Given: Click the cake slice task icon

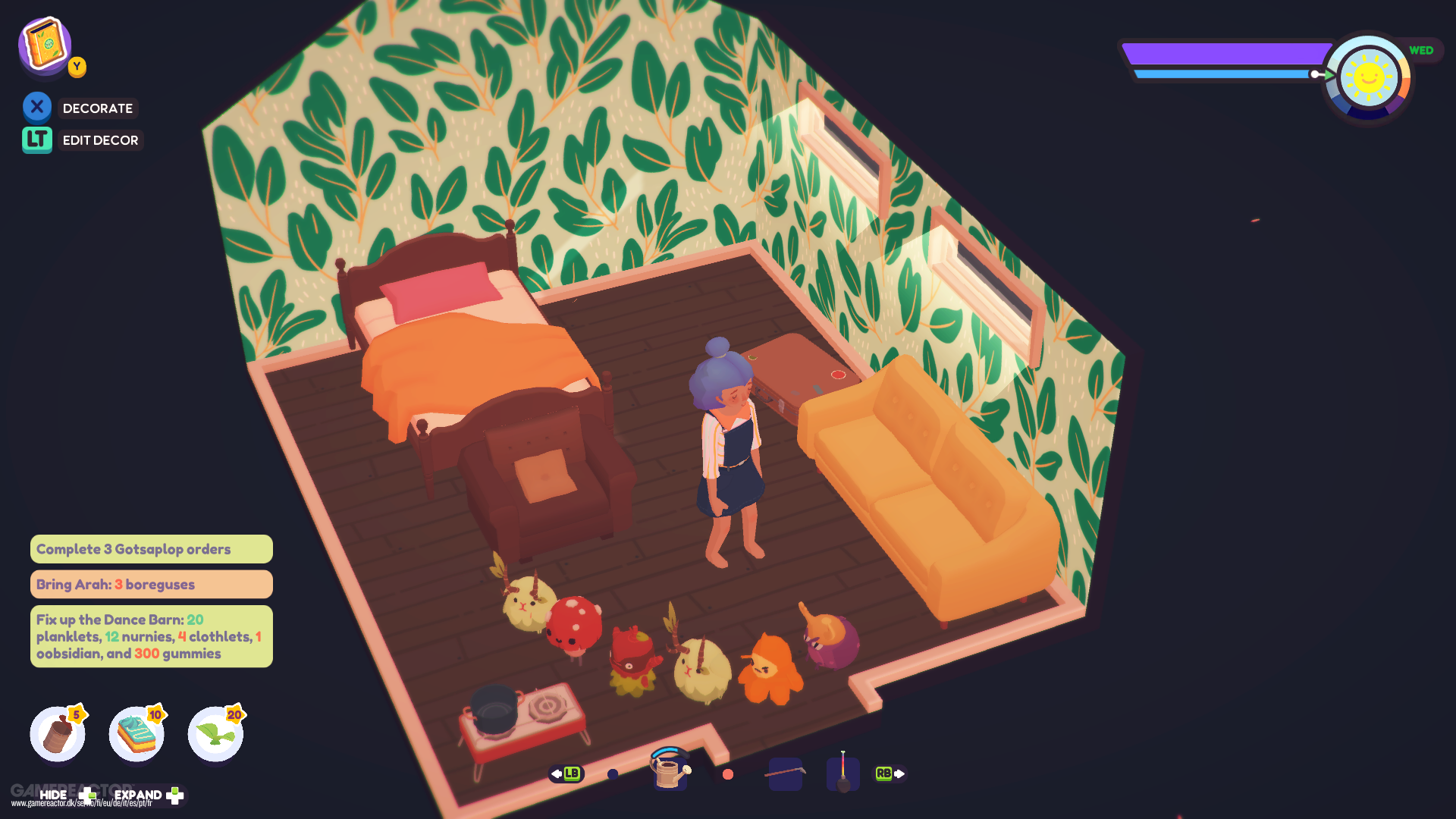Looking at the screenshot, I should (x=136, y=733).
